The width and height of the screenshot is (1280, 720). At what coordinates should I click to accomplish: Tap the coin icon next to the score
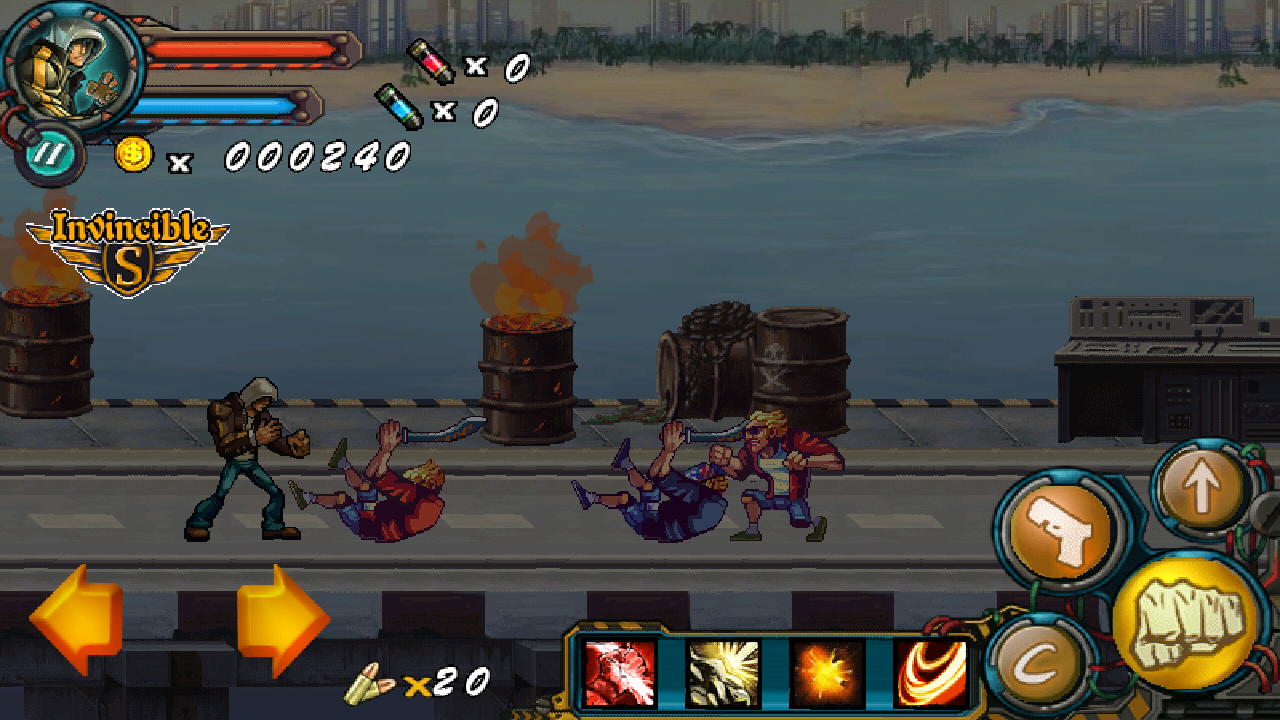[133, 155]
